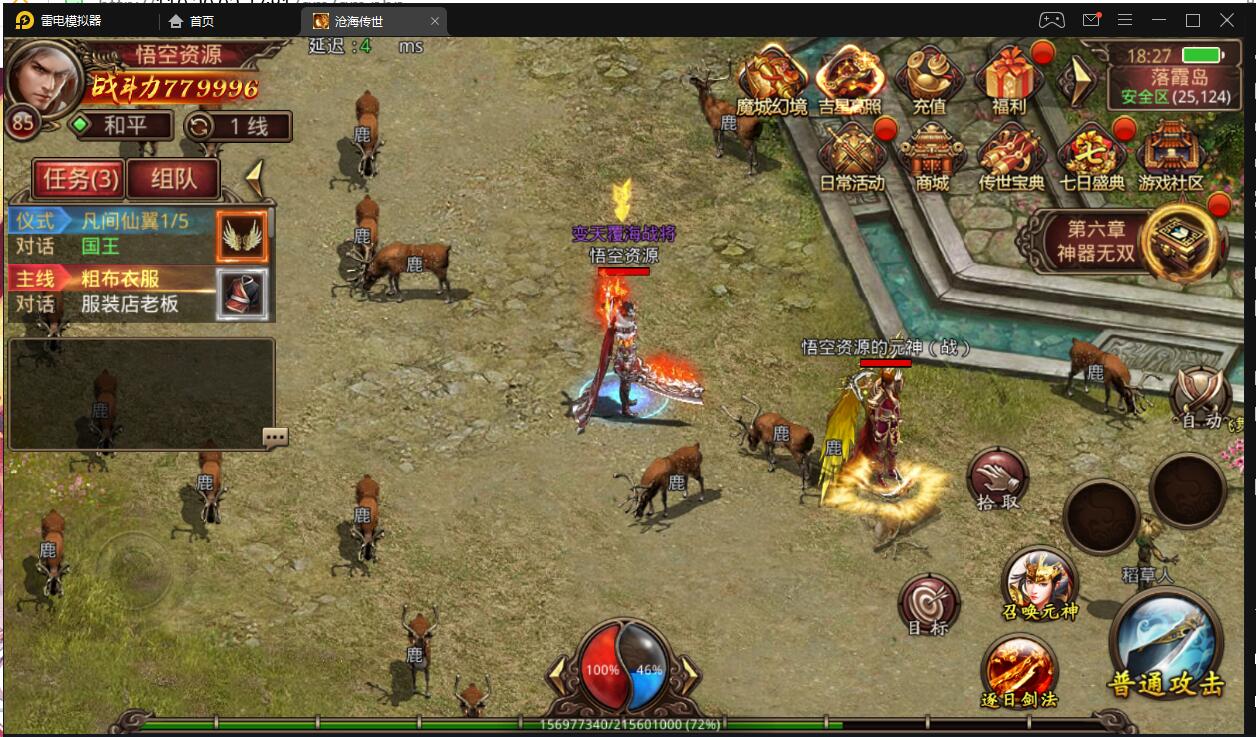Open the 游戏社区 community icon

click(x=1171, y=154)
